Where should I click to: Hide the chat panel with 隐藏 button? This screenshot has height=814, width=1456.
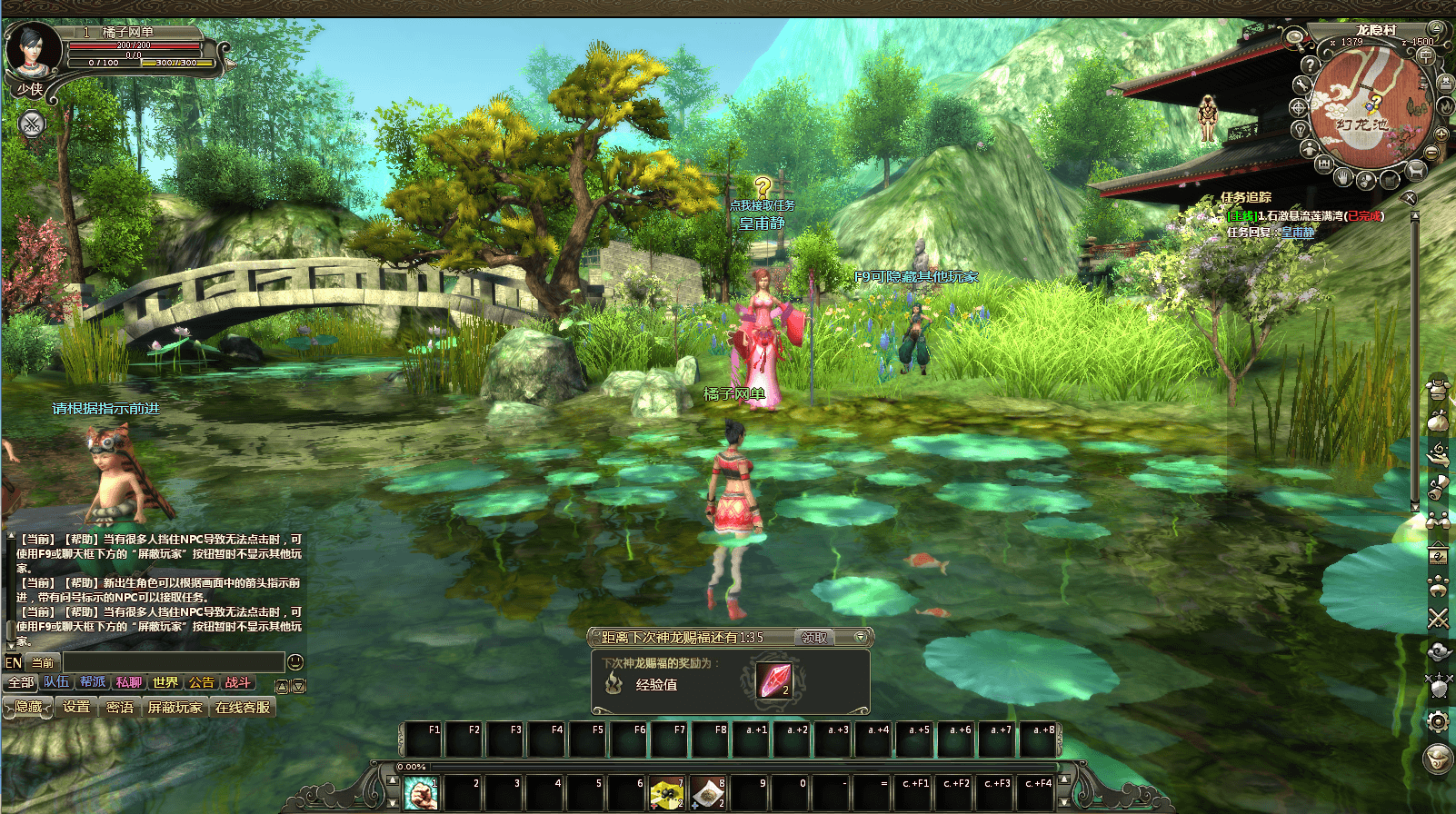pyautogui.click(x=28, y=707)
